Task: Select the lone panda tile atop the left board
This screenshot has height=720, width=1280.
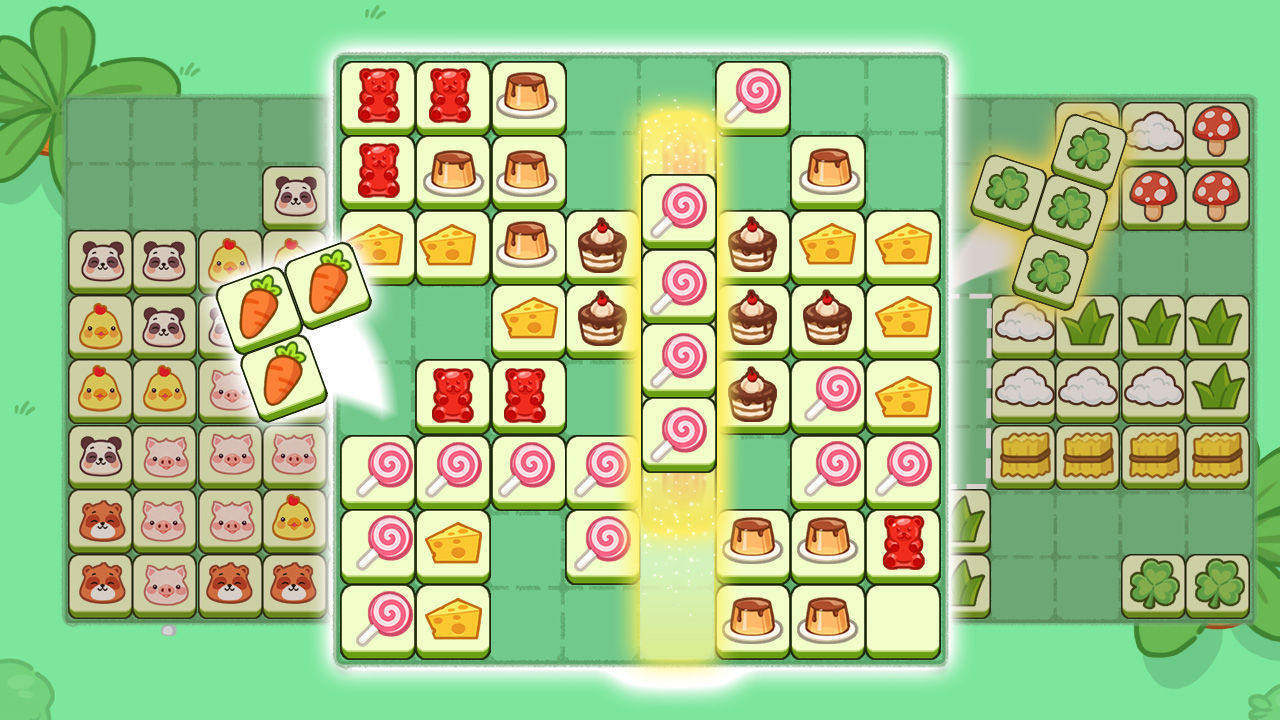Action: pyautogui.click(x=295, y=196)
